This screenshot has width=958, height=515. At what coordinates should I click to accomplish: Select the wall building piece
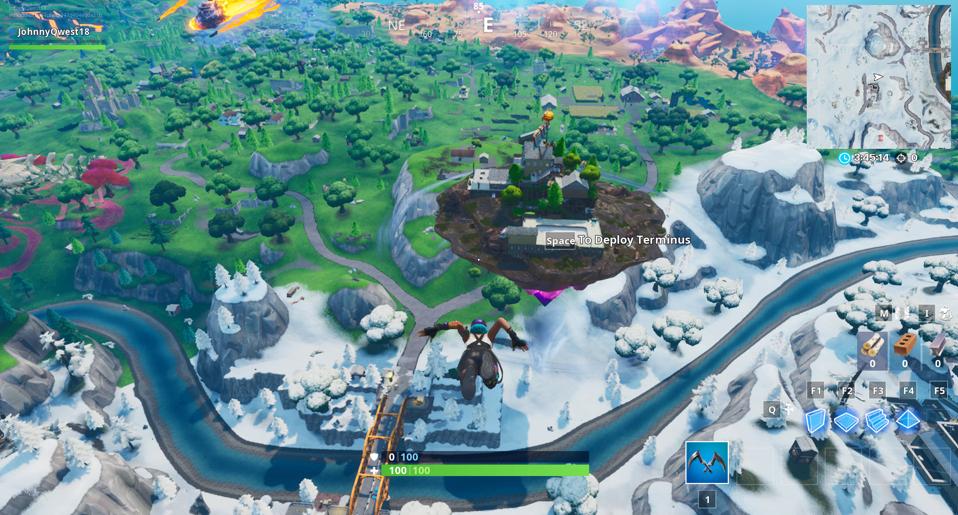coord(816,420)
